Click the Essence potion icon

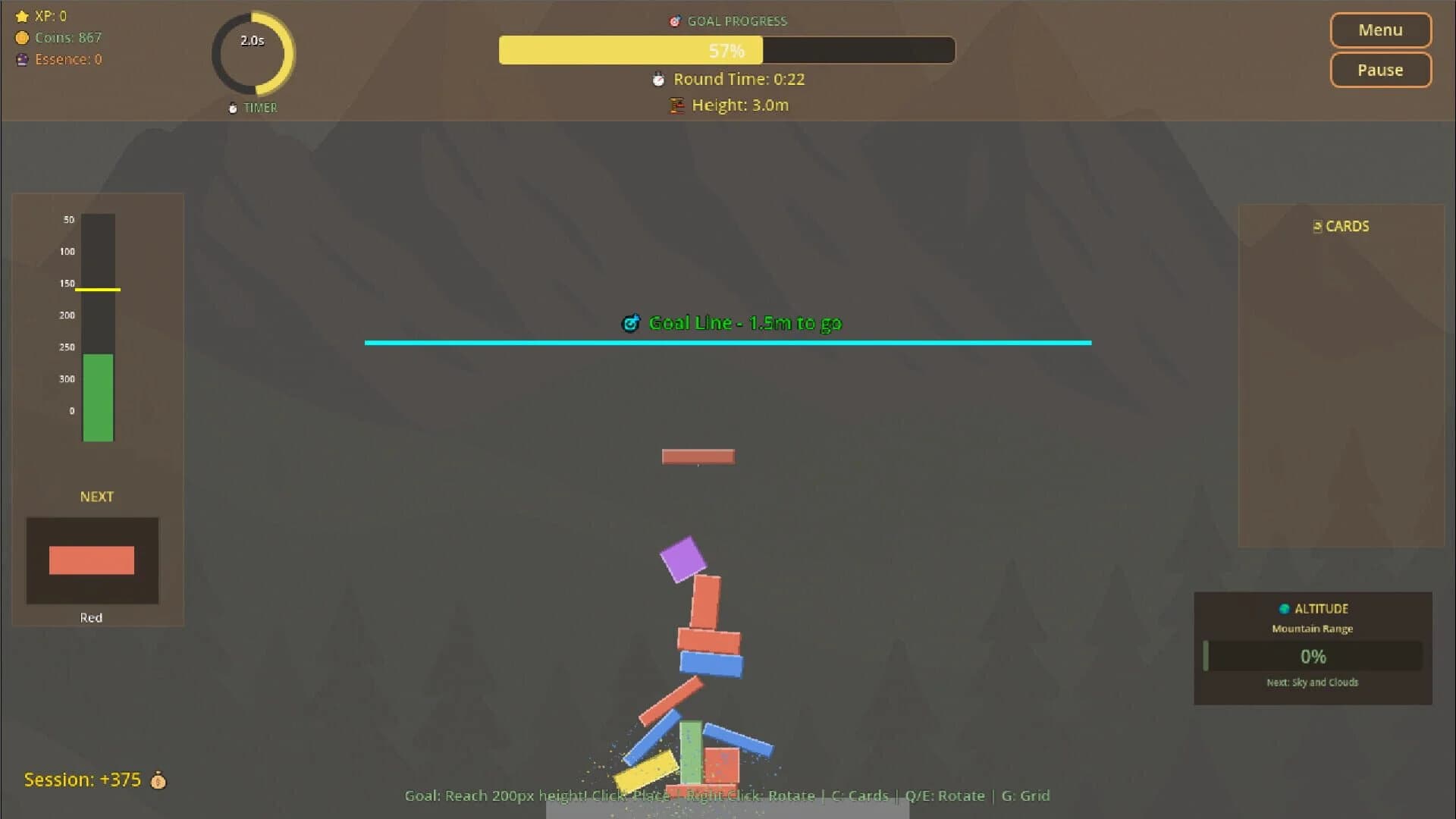22,59
